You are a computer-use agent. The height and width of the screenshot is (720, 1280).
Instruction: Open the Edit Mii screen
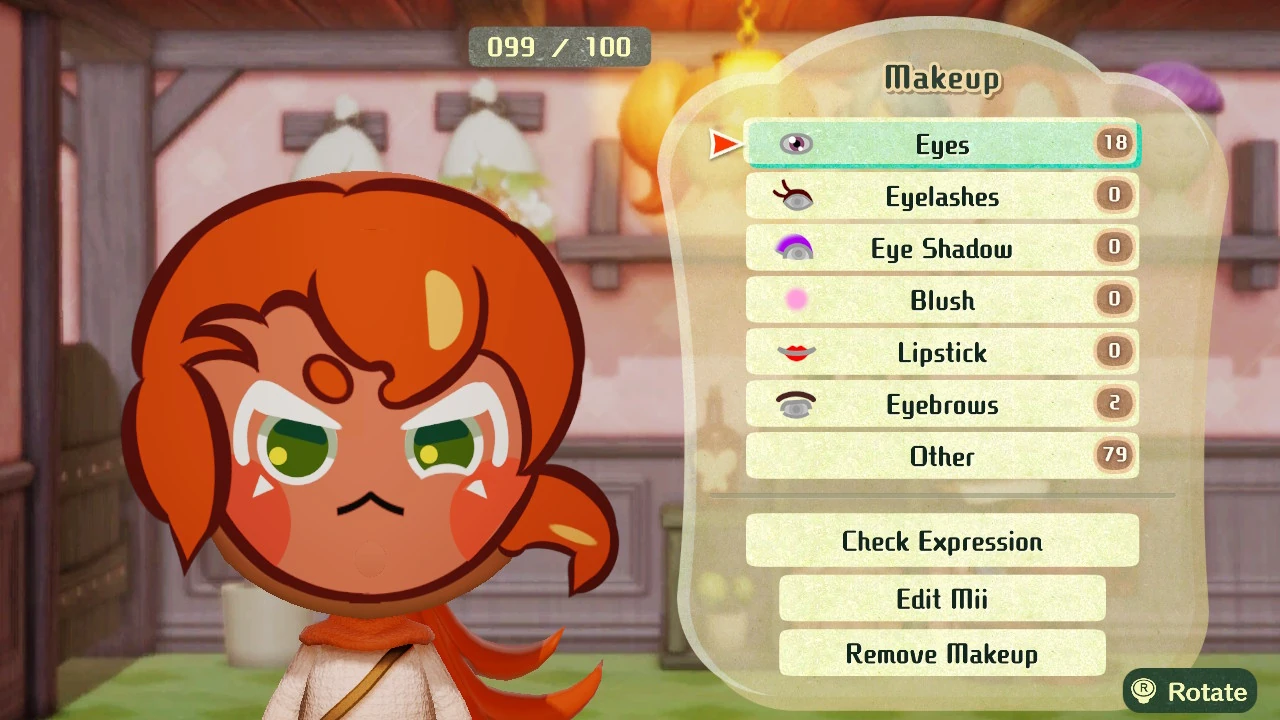click(x=941, y=598)
